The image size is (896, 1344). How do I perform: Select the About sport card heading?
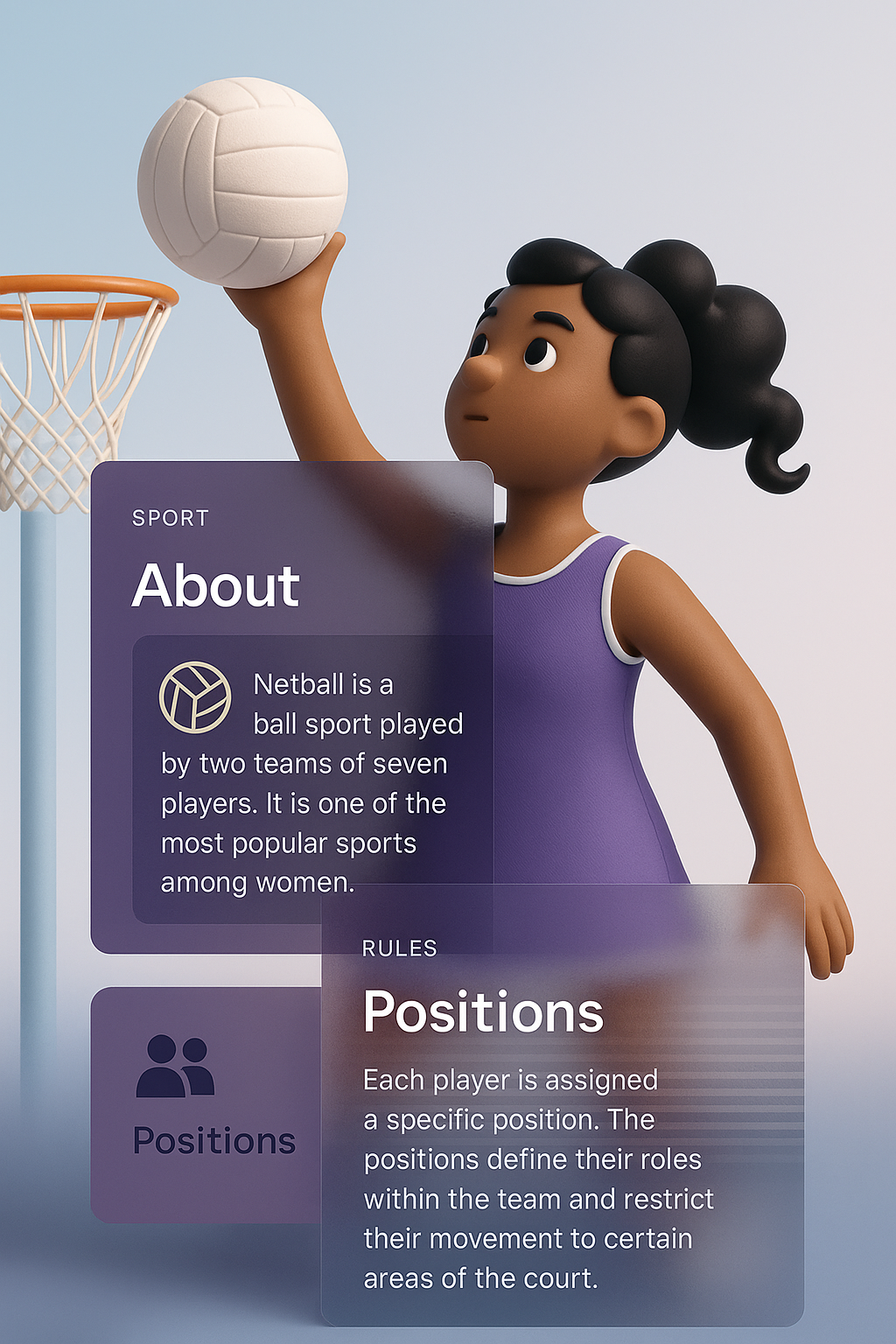[216, 585]
